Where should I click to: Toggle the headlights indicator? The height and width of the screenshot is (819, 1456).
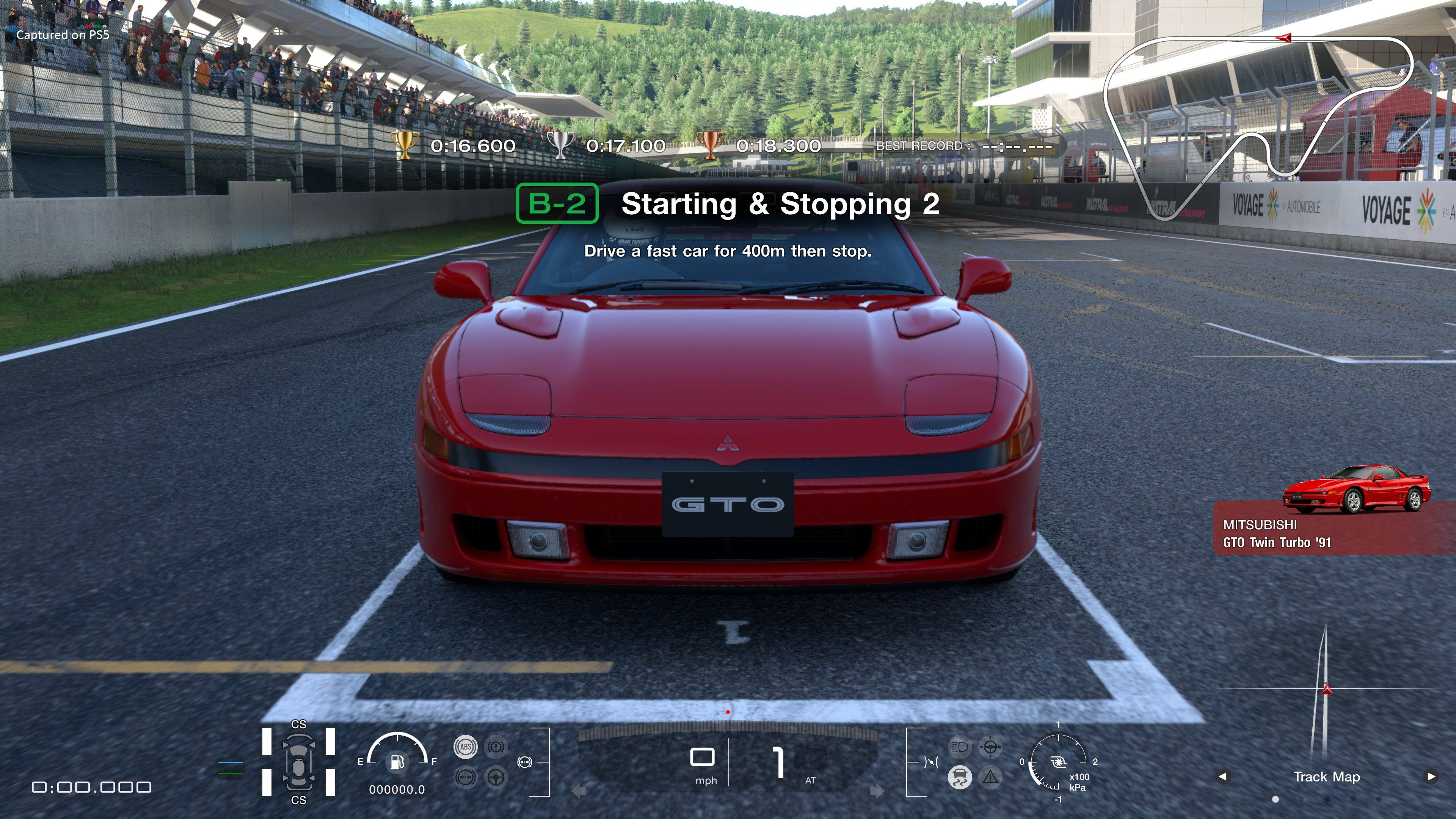coord(960,747)
